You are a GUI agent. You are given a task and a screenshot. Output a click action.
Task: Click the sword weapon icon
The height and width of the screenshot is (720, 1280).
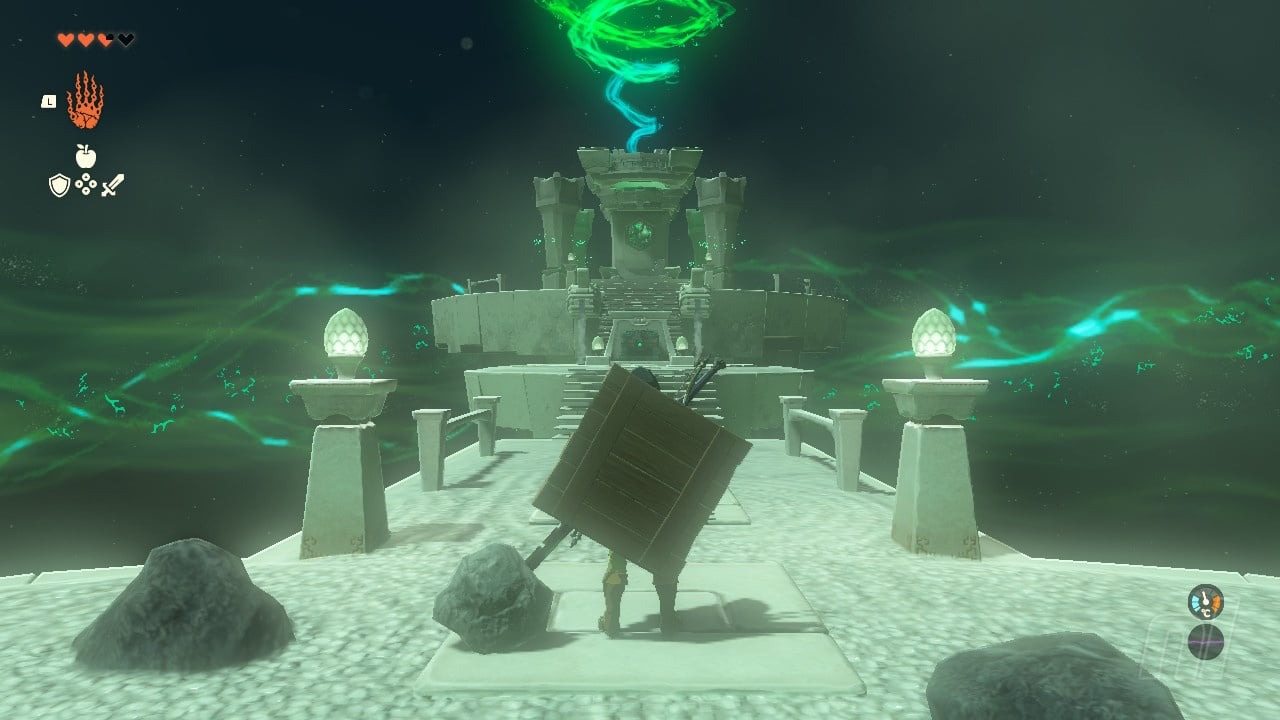click(x=111, y=183)
